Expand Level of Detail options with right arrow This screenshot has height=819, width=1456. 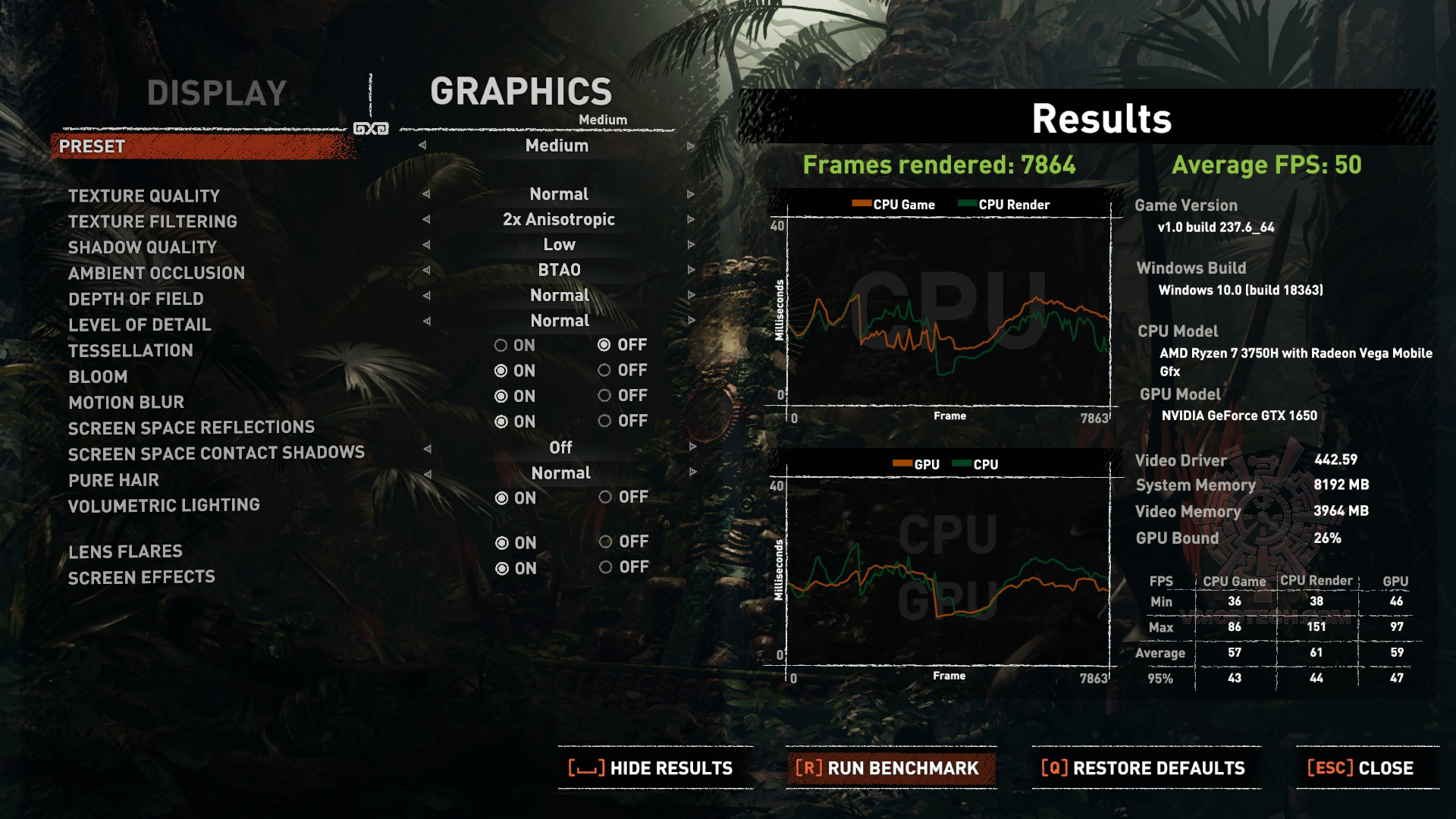[690, 320]
